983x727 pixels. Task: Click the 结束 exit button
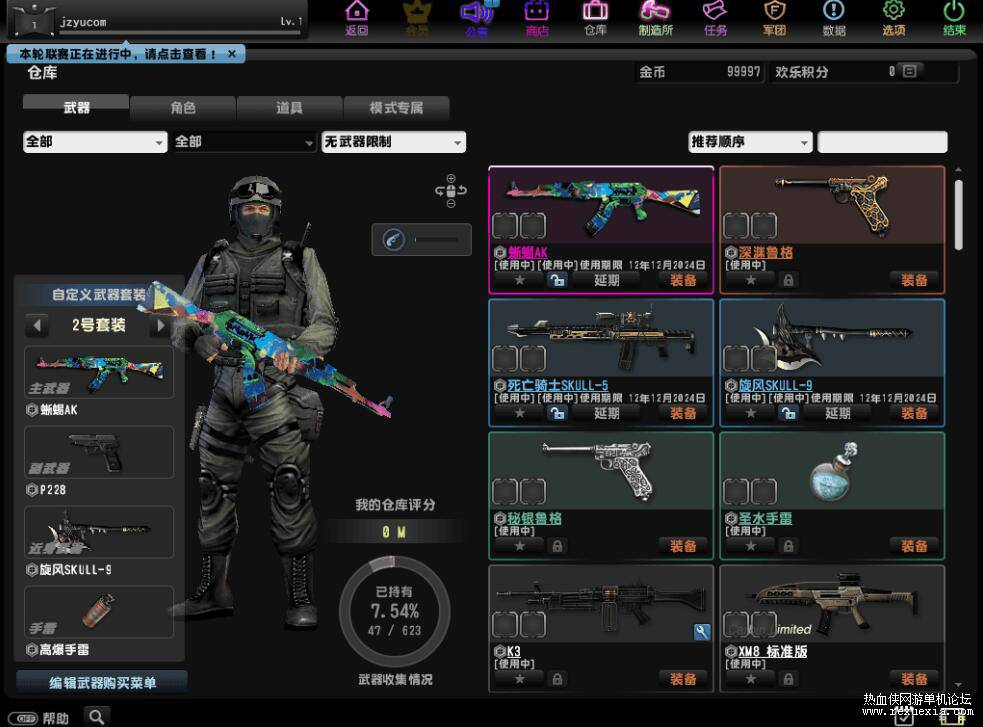tap(954, 18)
